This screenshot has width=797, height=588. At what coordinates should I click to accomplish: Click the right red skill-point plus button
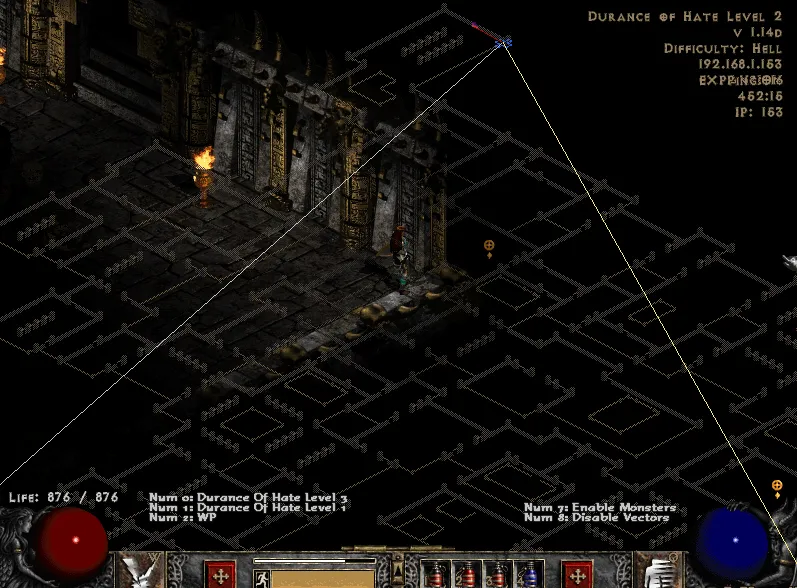click(577, 574)
